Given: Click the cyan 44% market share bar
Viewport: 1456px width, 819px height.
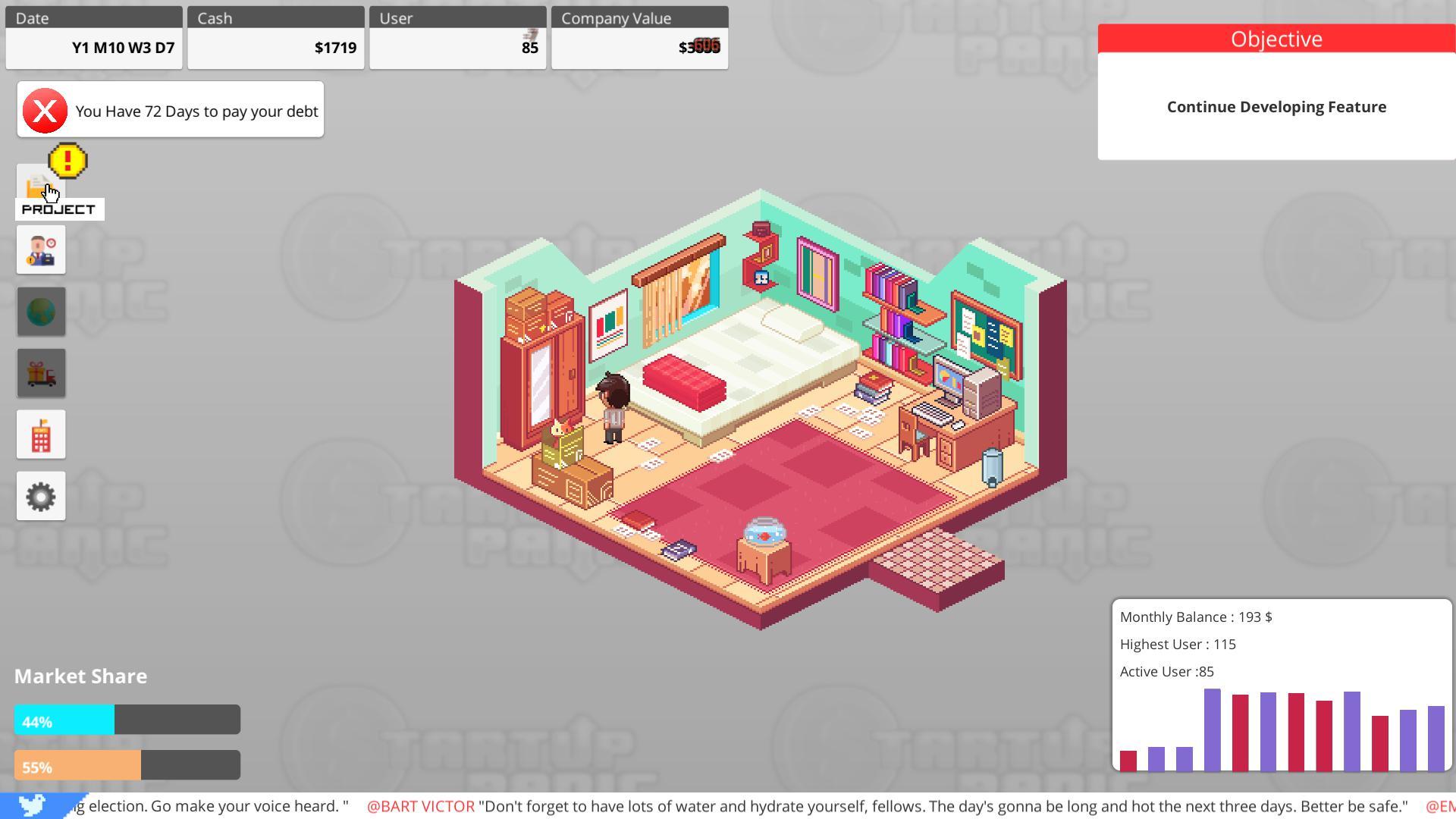Looking at the screenshot, I should [x=64, y=719].
